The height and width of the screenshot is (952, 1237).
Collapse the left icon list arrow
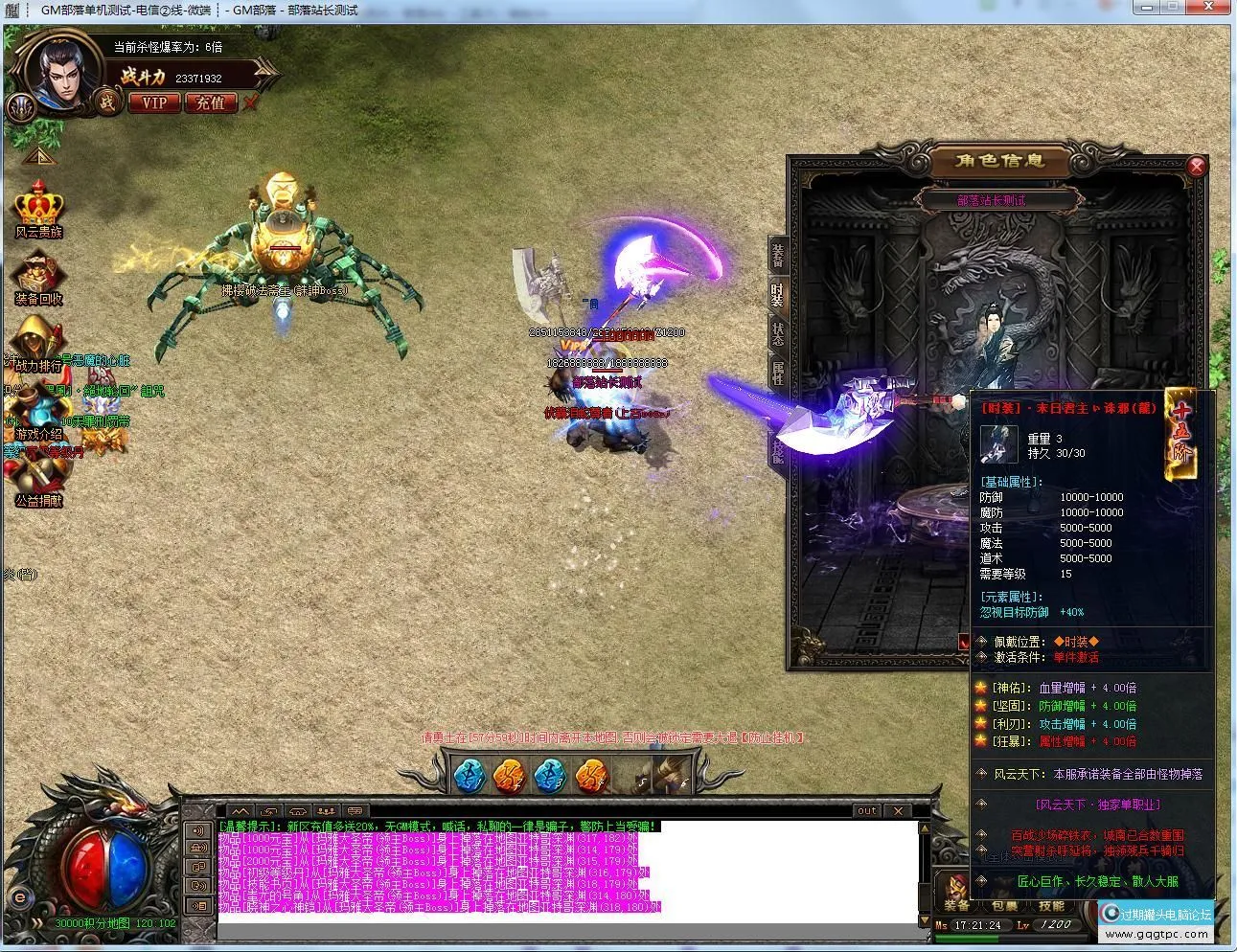(x=38, y=156)
